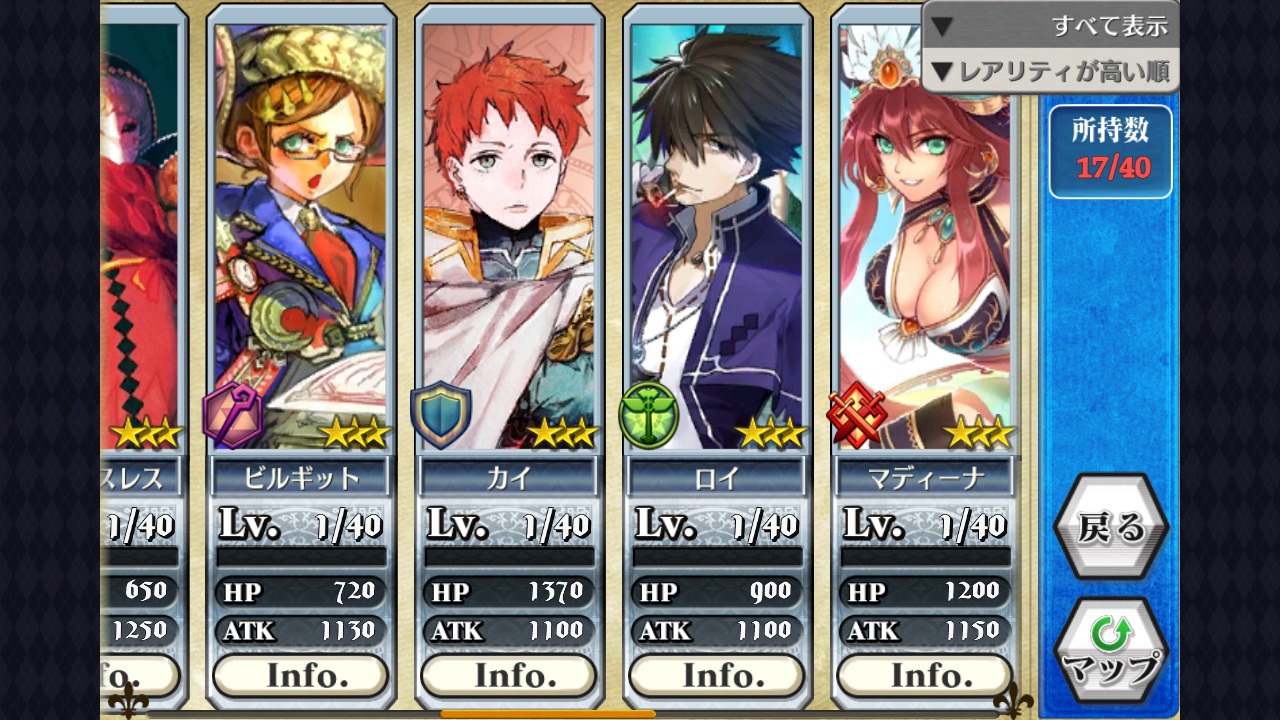1280x720 pixels.
Task: Show Info for カイ
Action: click(509, 676)
